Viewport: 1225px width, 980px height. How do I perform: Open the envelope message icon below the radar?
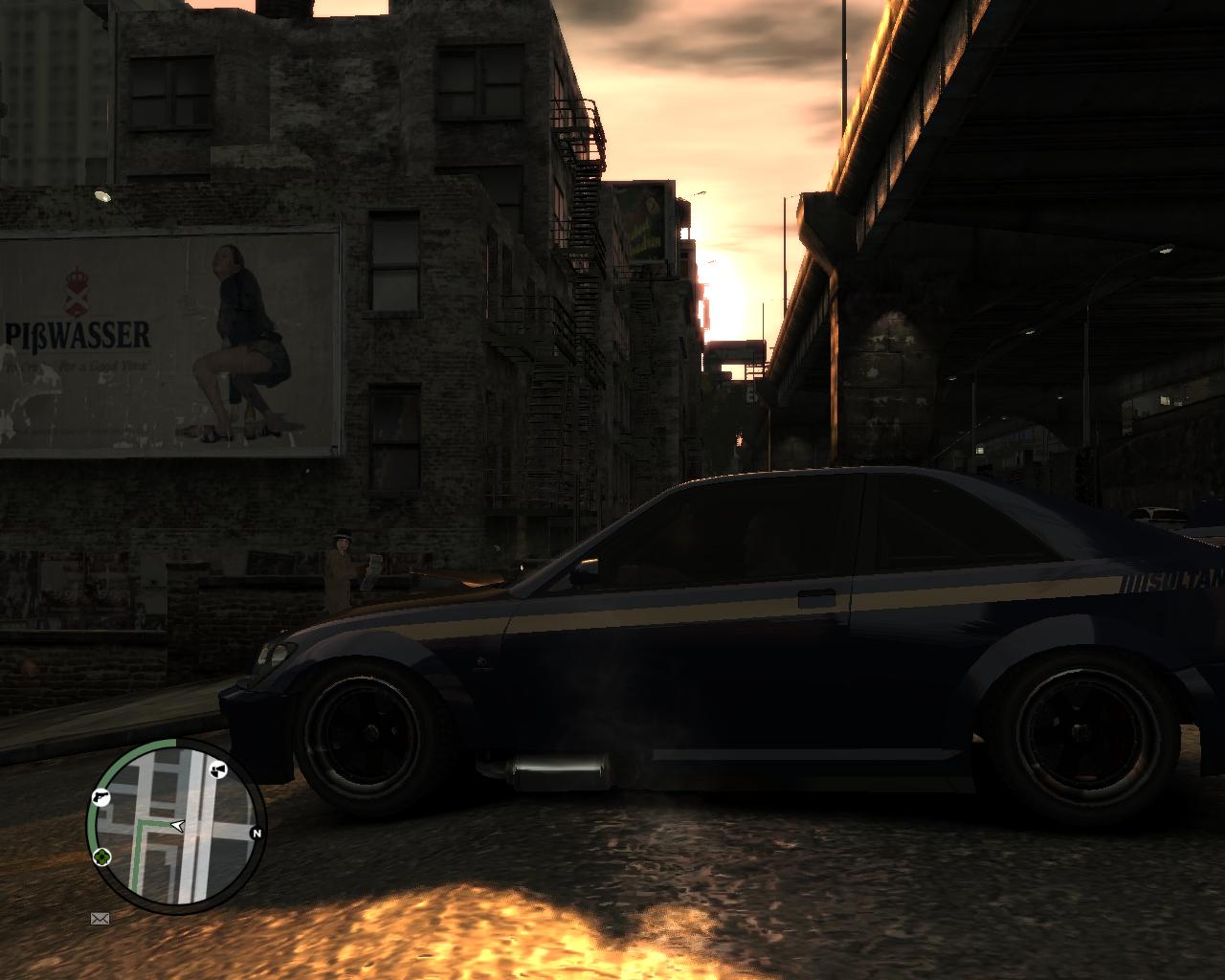pyautogui.click(x=100, y=919)
